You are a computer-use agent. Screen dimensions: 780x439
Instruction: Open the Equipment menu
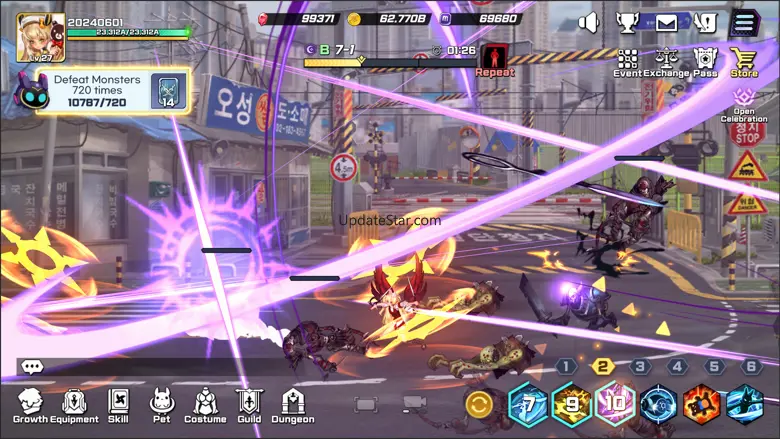74,405
